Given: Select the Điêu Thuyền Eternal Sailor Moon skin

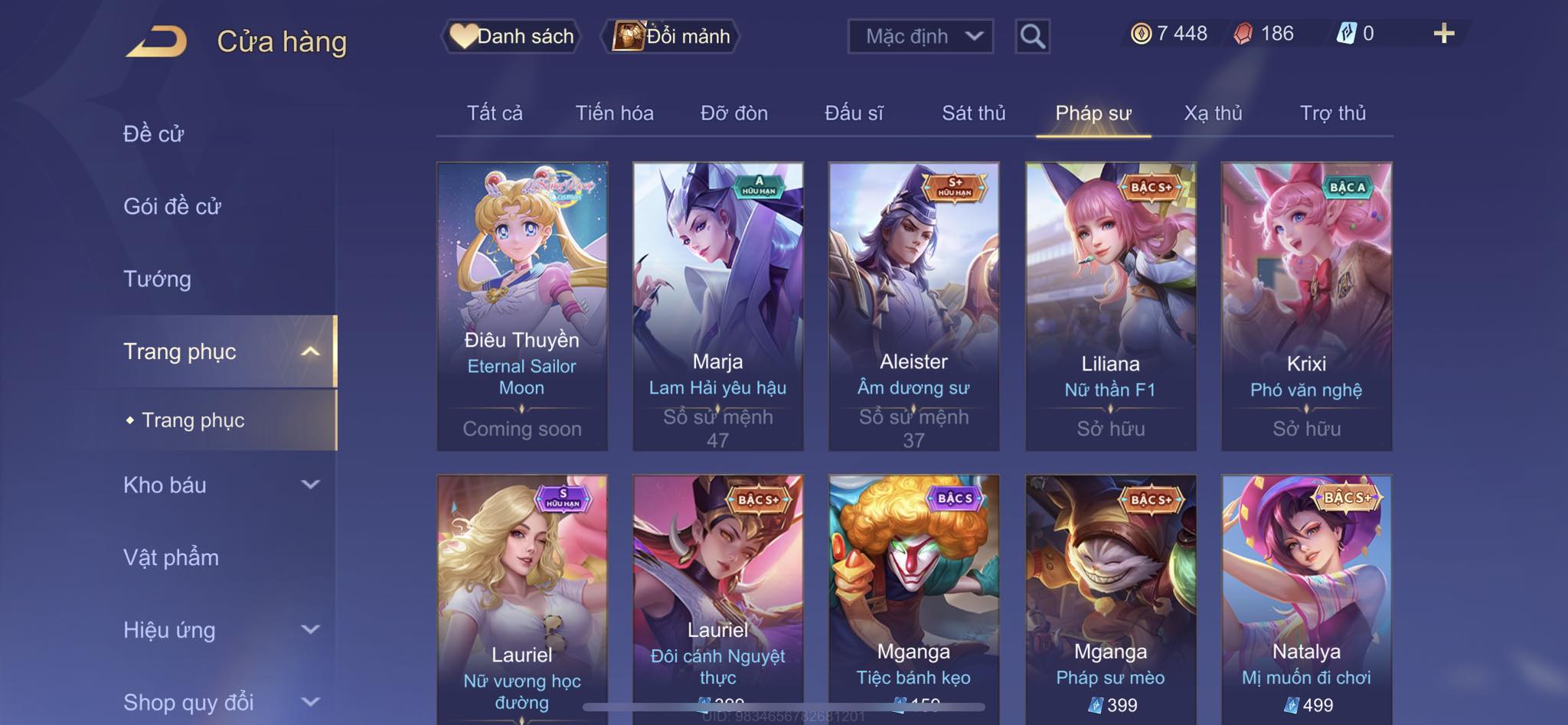Looking at the screenshot, I should [522, 305].
